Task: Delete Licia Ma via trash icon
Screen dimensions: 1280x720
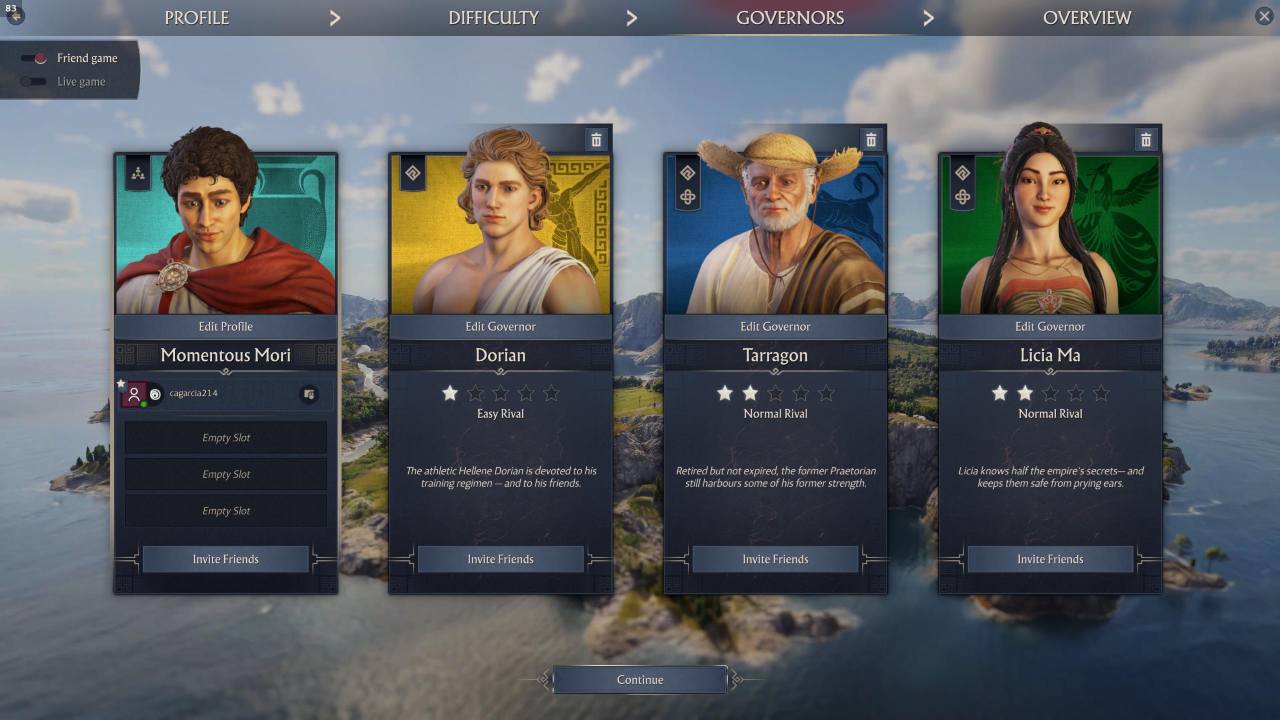Action: [1146, 140]
